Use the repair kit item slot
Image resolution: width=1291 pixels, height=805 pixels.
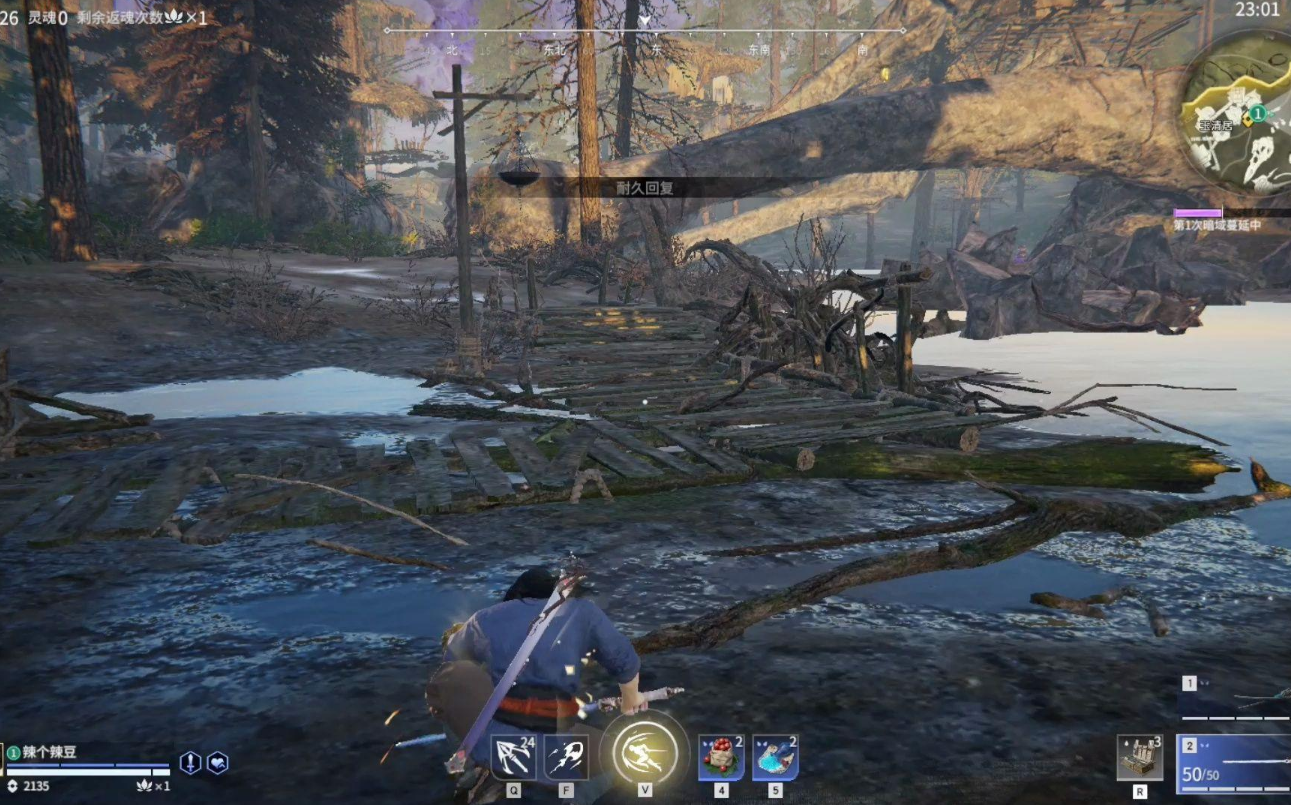(1139, 757)
